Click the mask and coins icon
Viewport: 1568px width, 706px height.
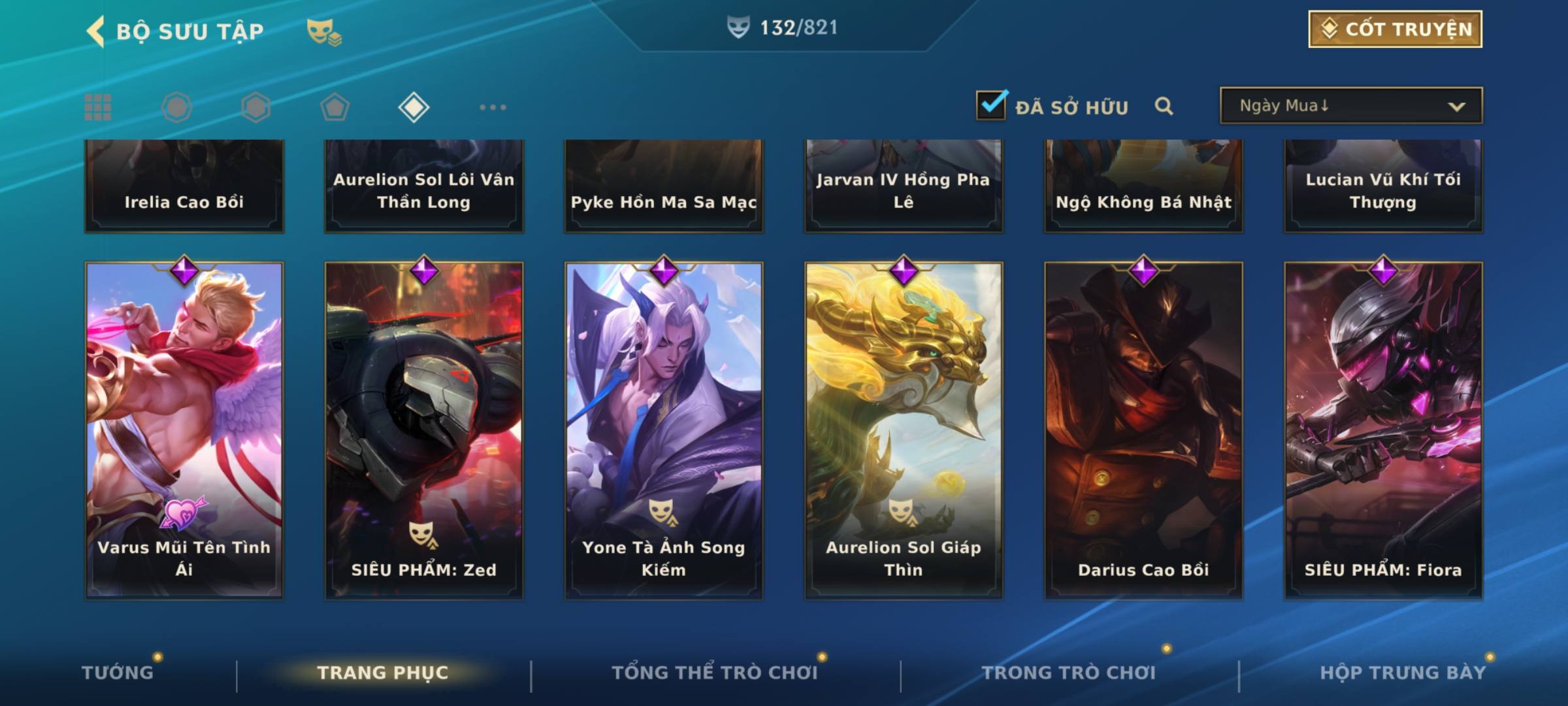(x=324, y=31)
